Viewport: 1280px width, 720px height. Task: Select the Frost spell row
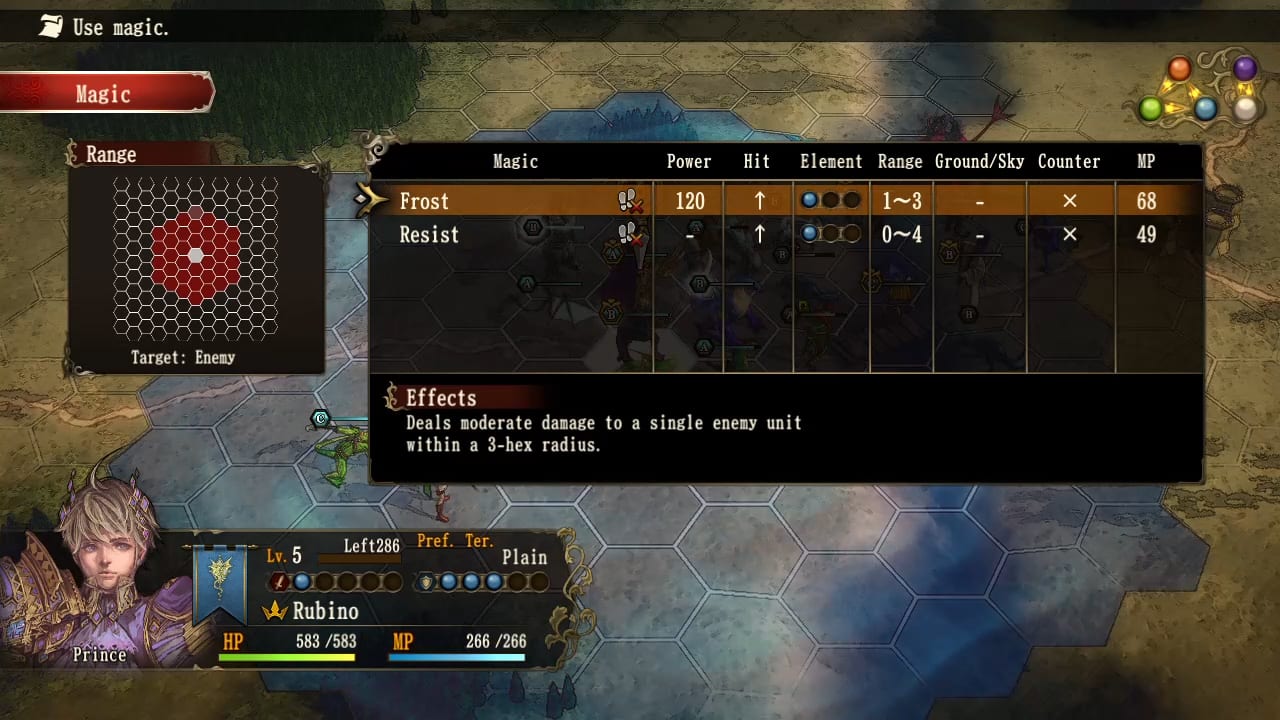coord(424,201)
